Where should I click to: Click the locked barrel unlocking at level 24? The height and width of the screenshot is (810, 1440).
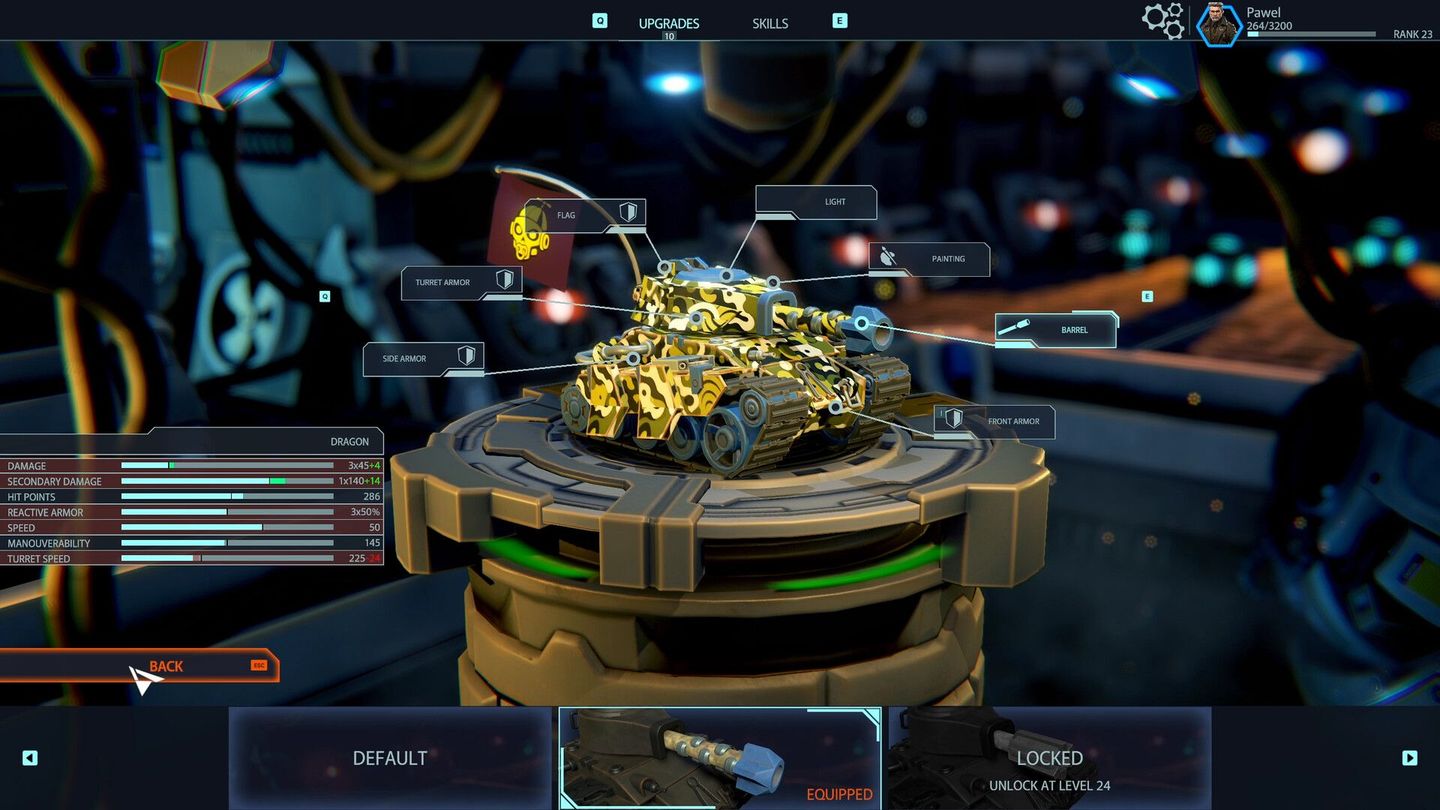click(x=1047, y=758)
